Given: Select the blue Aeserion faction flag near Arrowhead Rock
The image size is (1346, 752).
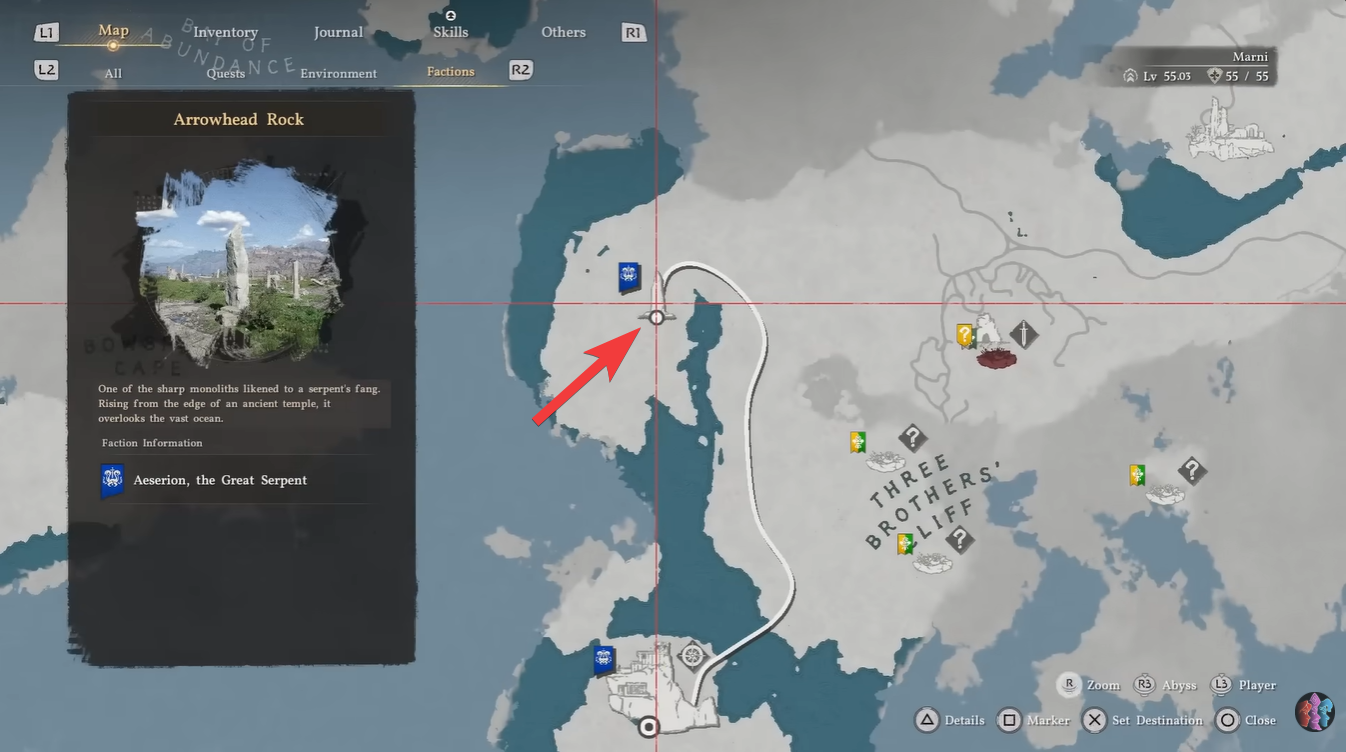Looking at the screenshot, I should click(x=625, y=279).
